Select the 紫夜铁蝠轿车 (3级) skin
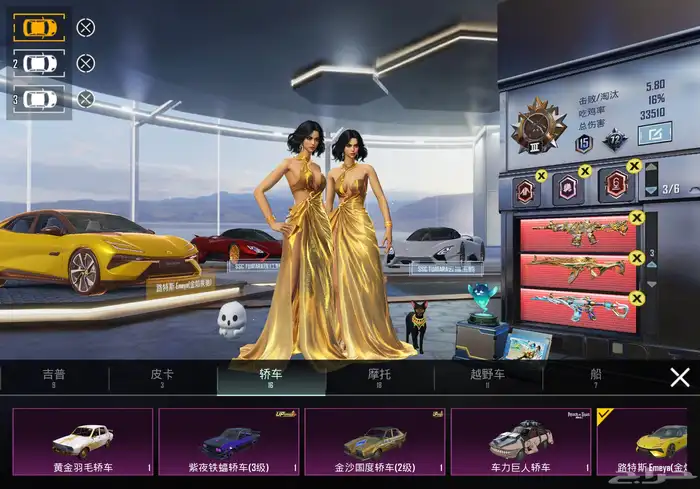 (x=229, y=441)
